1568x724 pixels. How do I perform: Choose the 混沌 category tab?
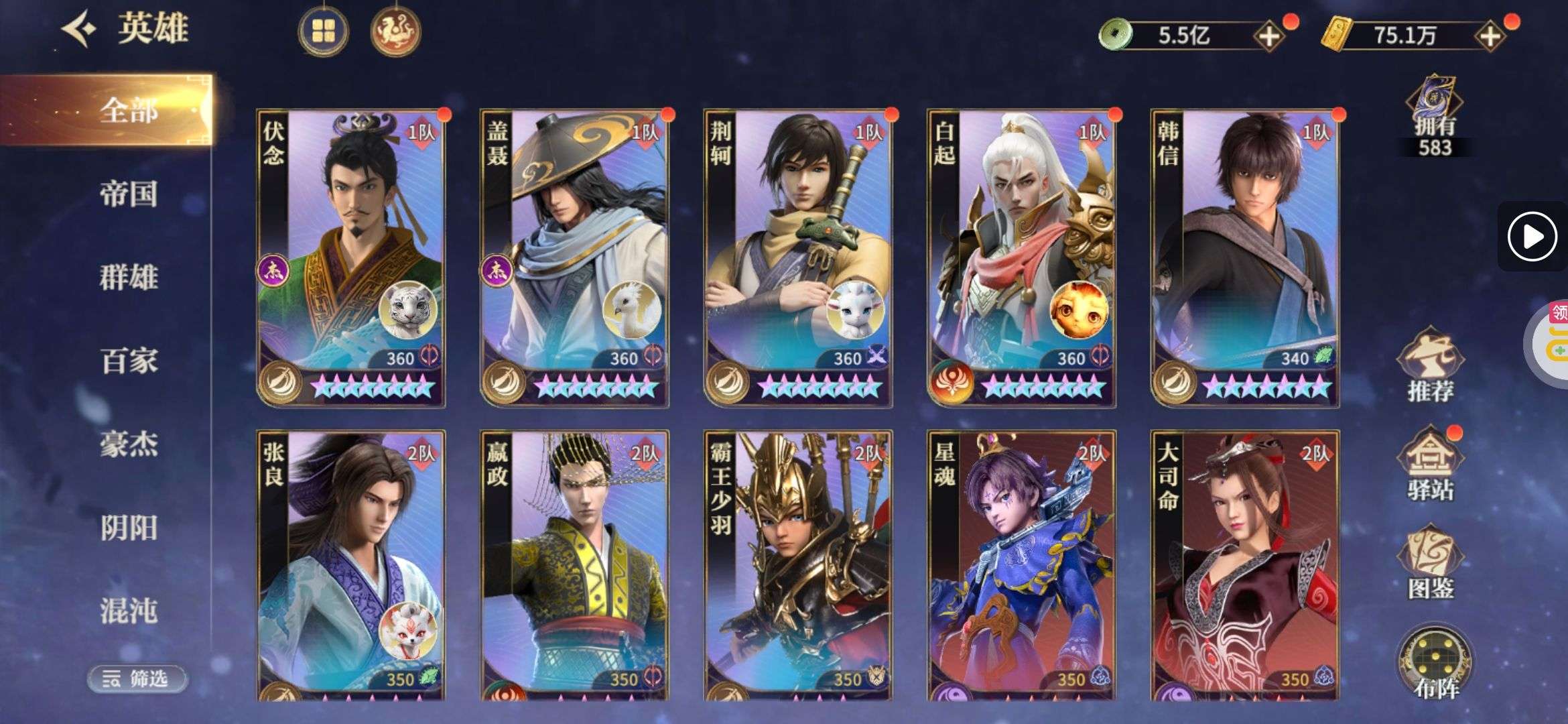point(128,611)
